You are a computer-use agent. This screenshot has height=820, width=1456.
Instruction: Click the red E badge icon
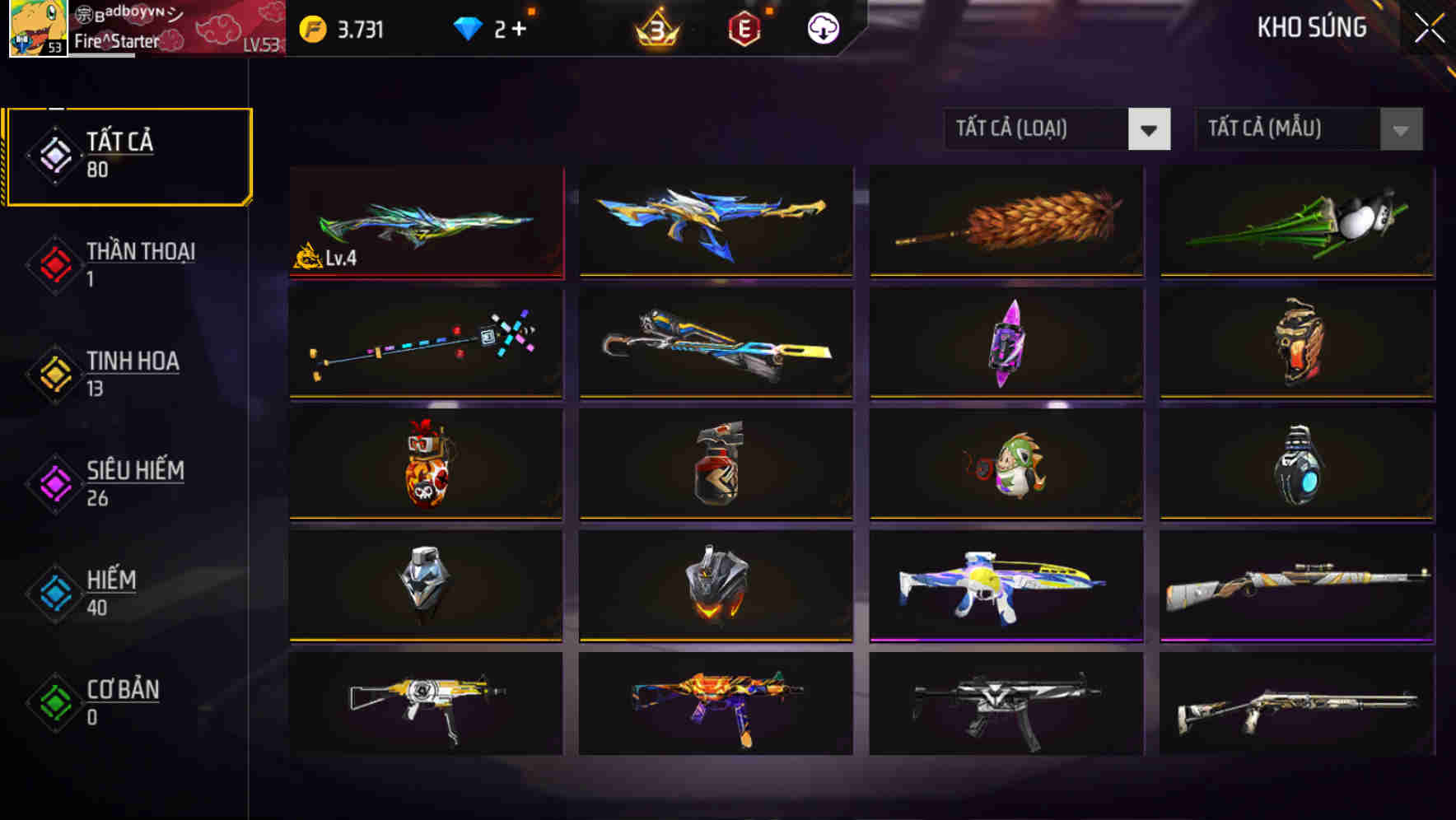[744, 27]
